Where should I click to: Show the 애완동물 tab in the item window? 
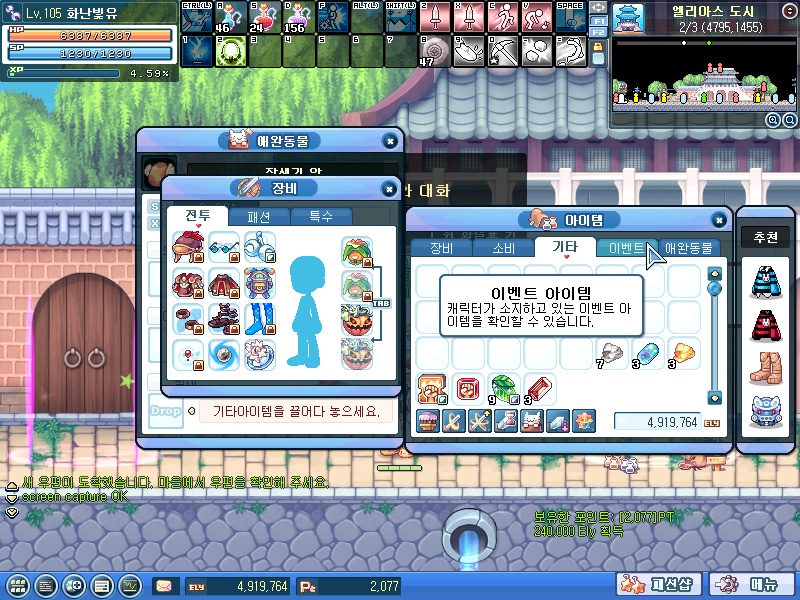point(689,248)
